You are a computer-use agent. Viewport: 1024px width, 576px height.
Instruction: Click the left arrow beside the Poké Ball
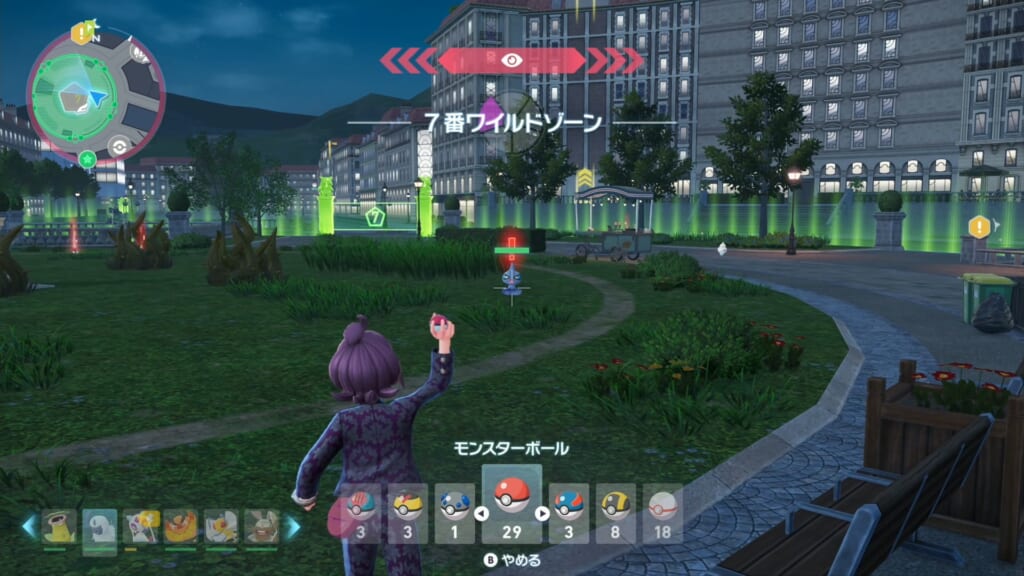point(480,514)
